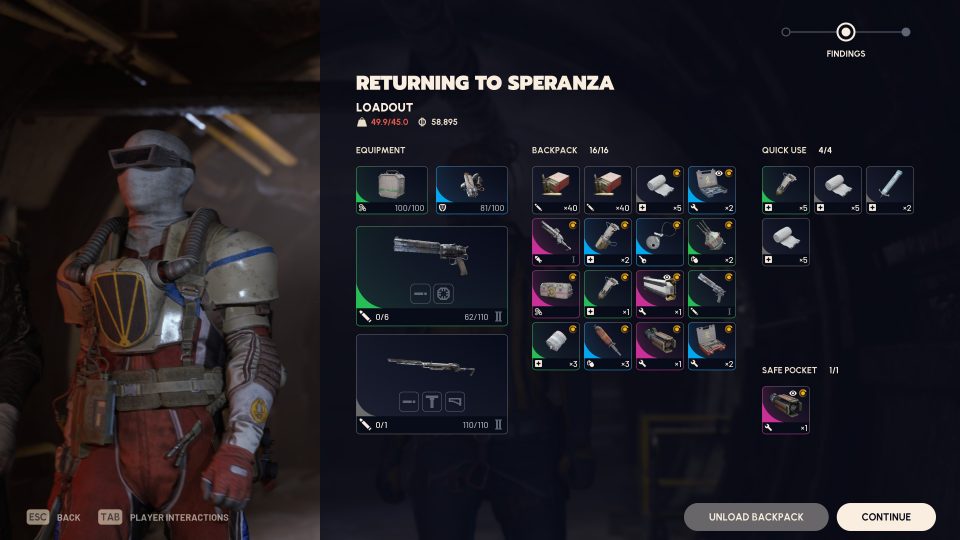Unload the backpack contents
The width and height of the screenshot is (960, 540).
pos(756,517)
